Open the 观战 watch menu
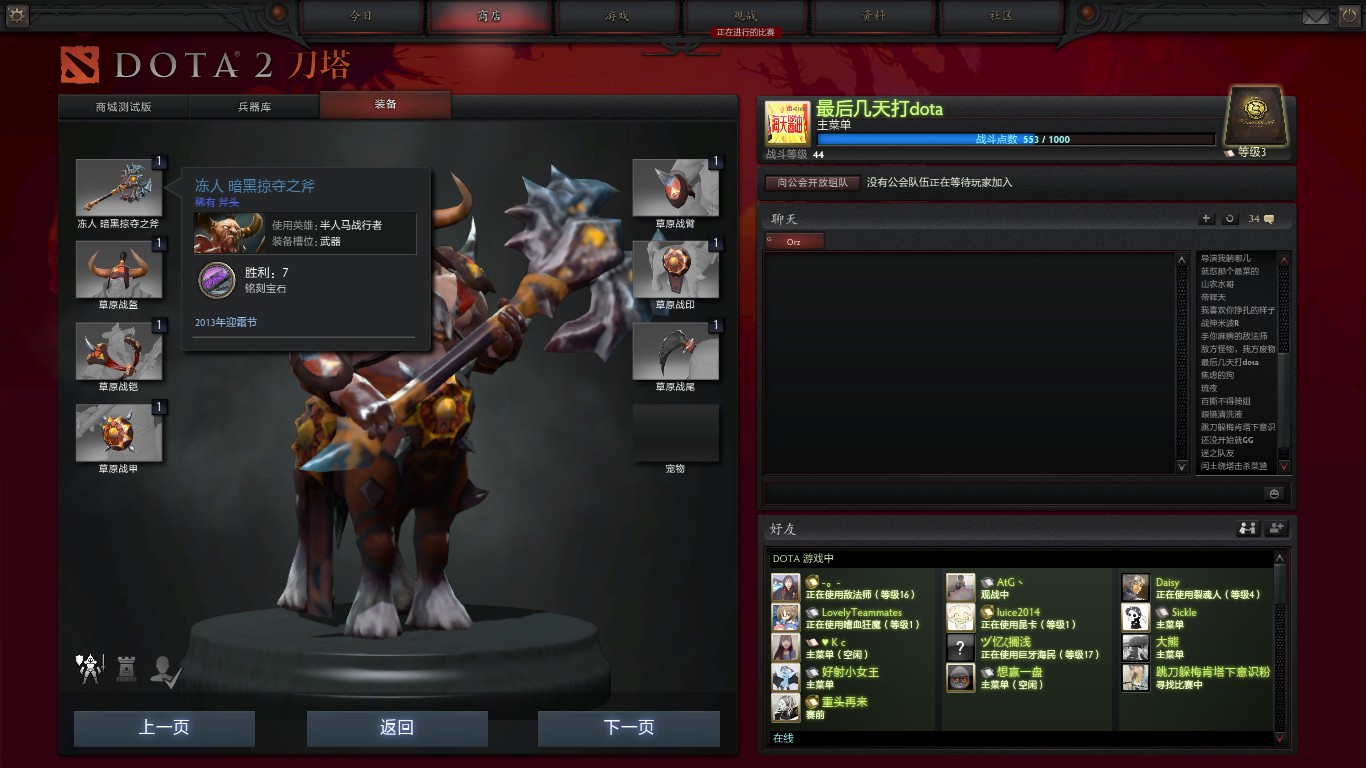 (x=745, y=16)
